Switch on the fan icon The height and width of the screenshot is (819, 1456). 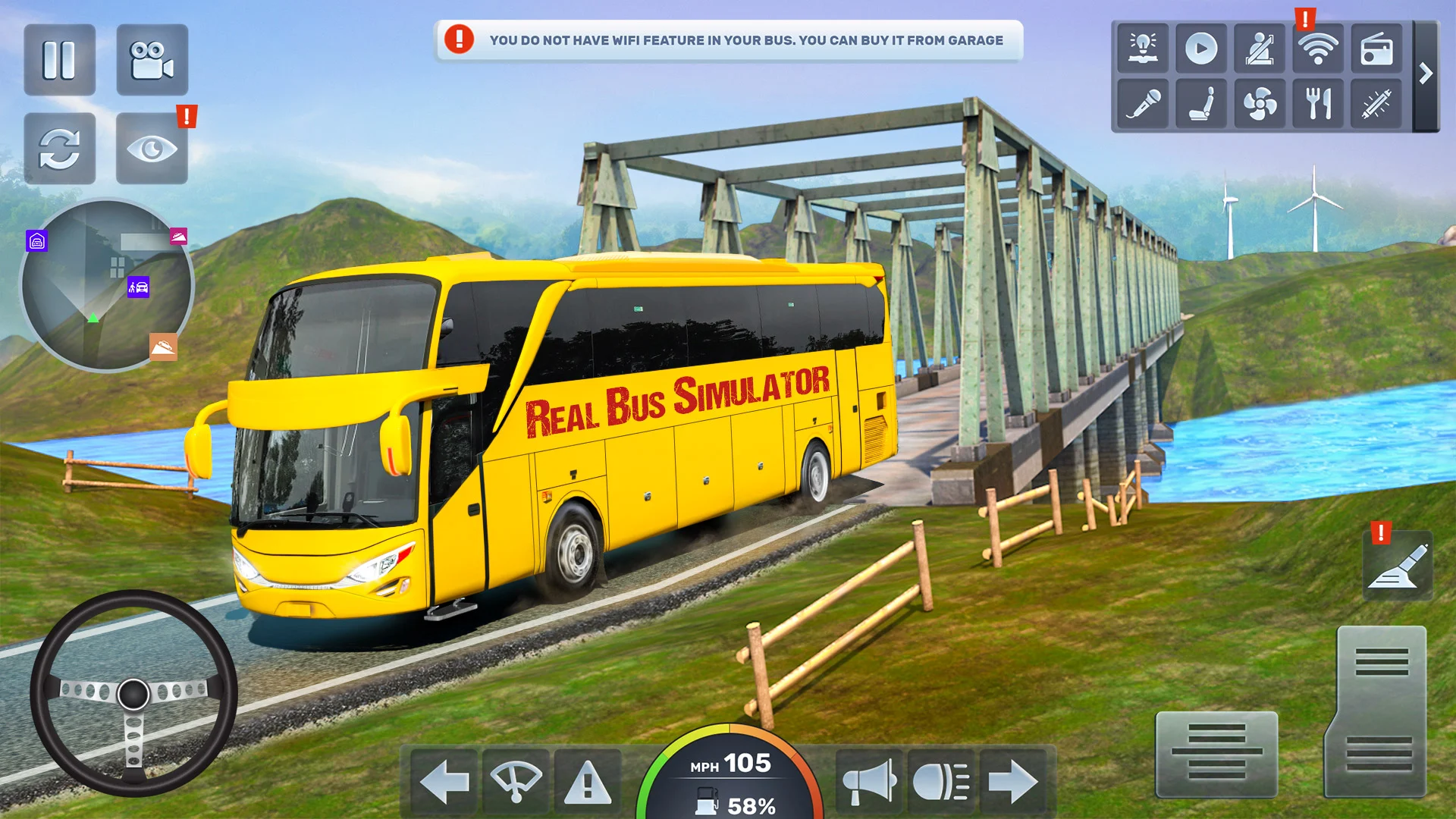tap(1259, 103)
